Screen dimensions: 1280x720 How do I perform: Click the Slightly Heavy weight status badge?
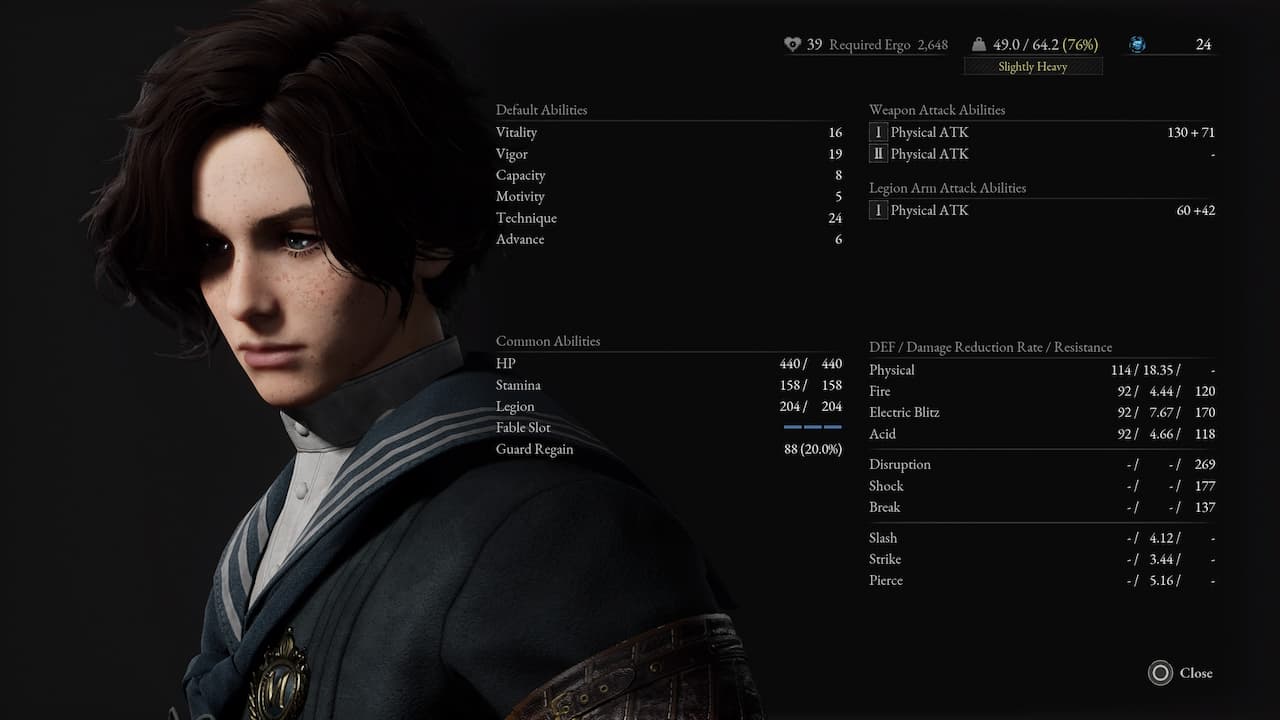coord(1032,66)
